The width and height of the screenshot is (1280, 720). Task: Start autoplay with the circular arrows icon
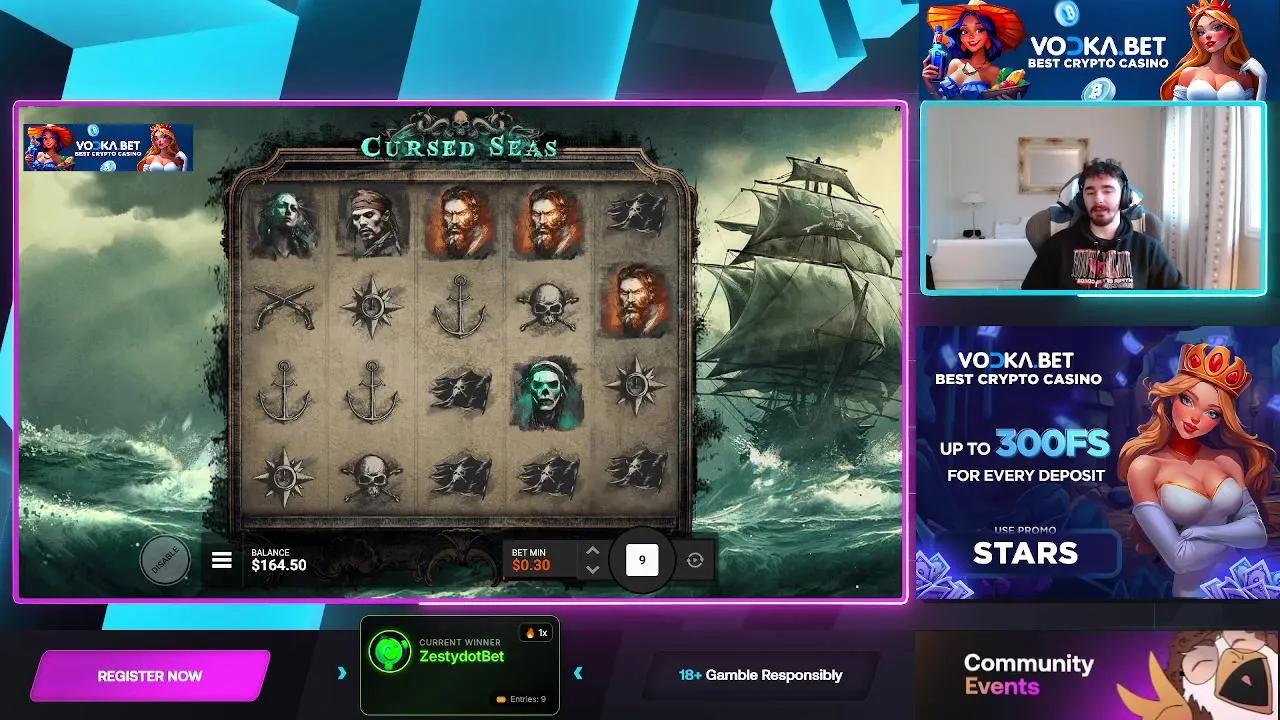point(693,560)
